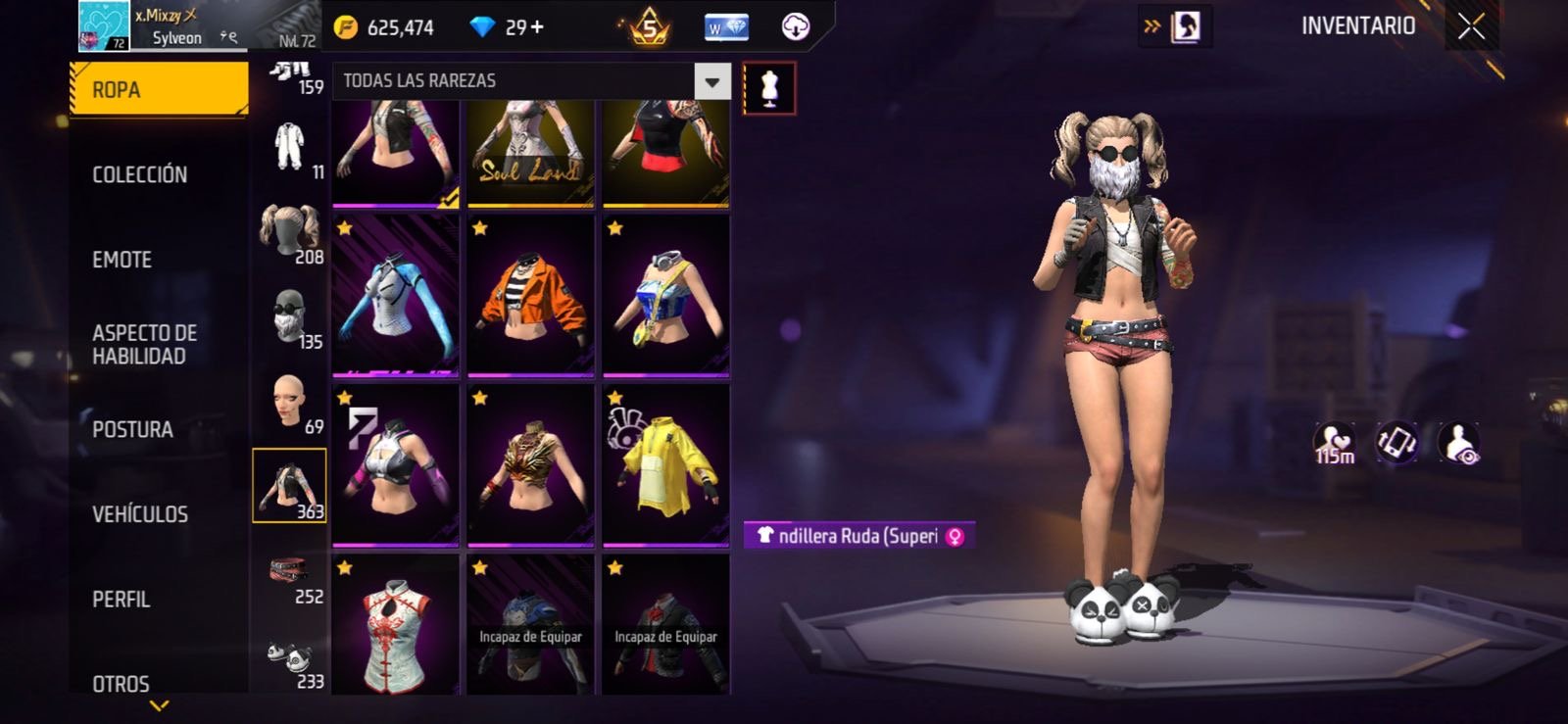Show the VEHÍCULOS tab
Image resolution: width=1568 pixels, height=724 pixels.
[140, 514]
